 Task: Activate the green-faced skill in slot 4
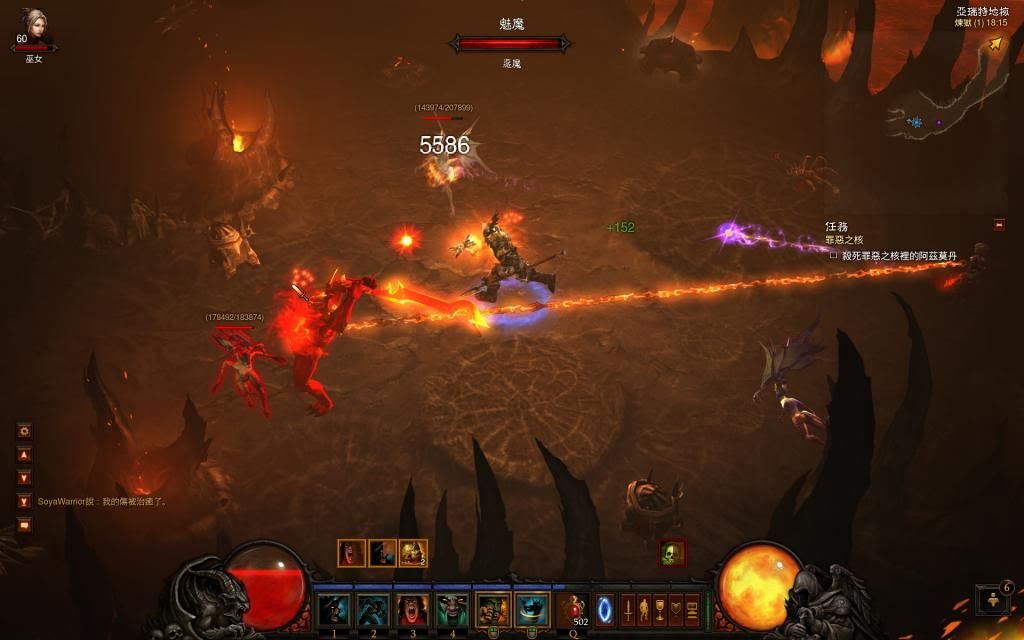(x=452, y=608)
